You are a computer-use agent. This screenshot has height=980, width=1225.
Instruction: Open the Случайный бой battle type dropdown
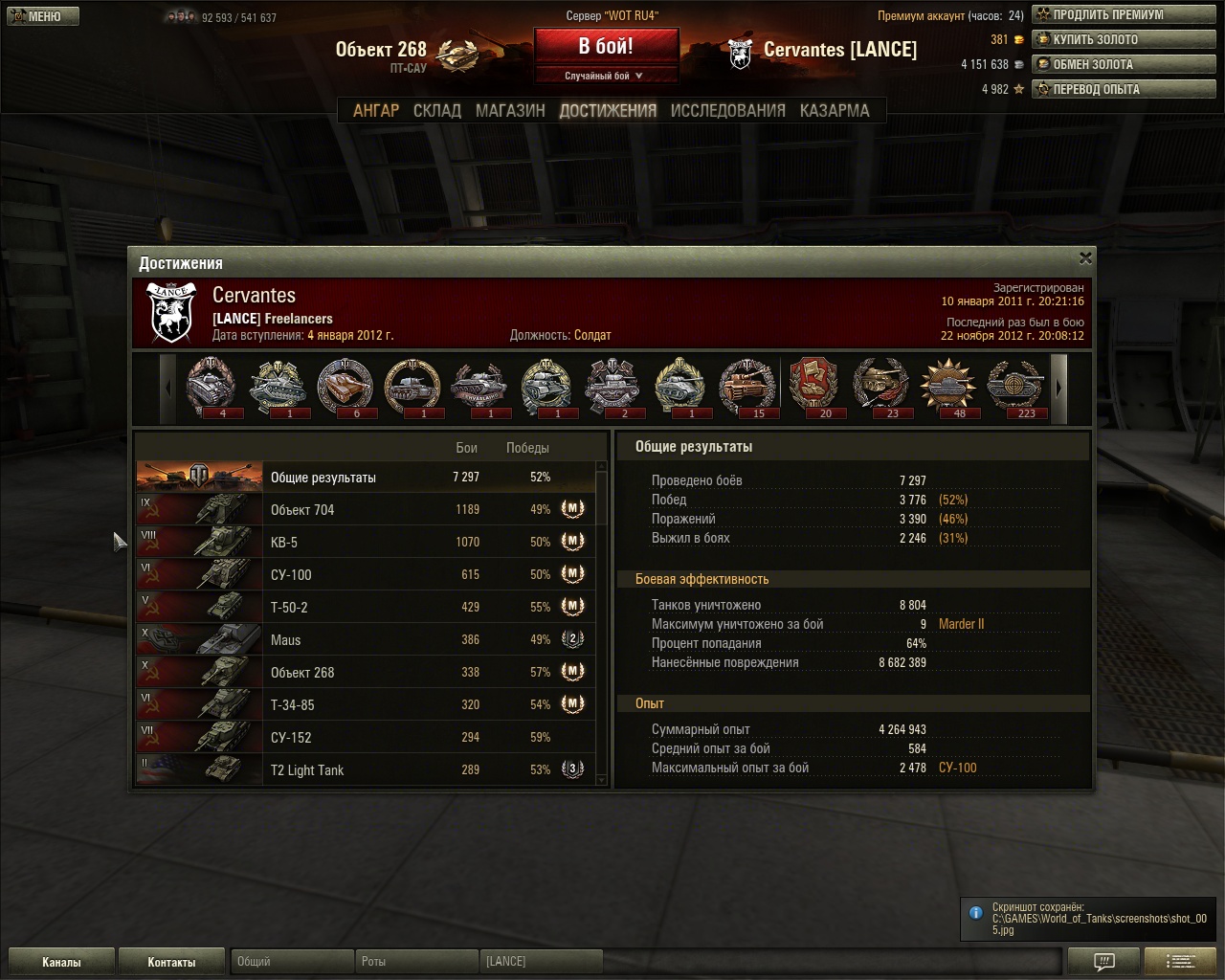pos(606,76)
